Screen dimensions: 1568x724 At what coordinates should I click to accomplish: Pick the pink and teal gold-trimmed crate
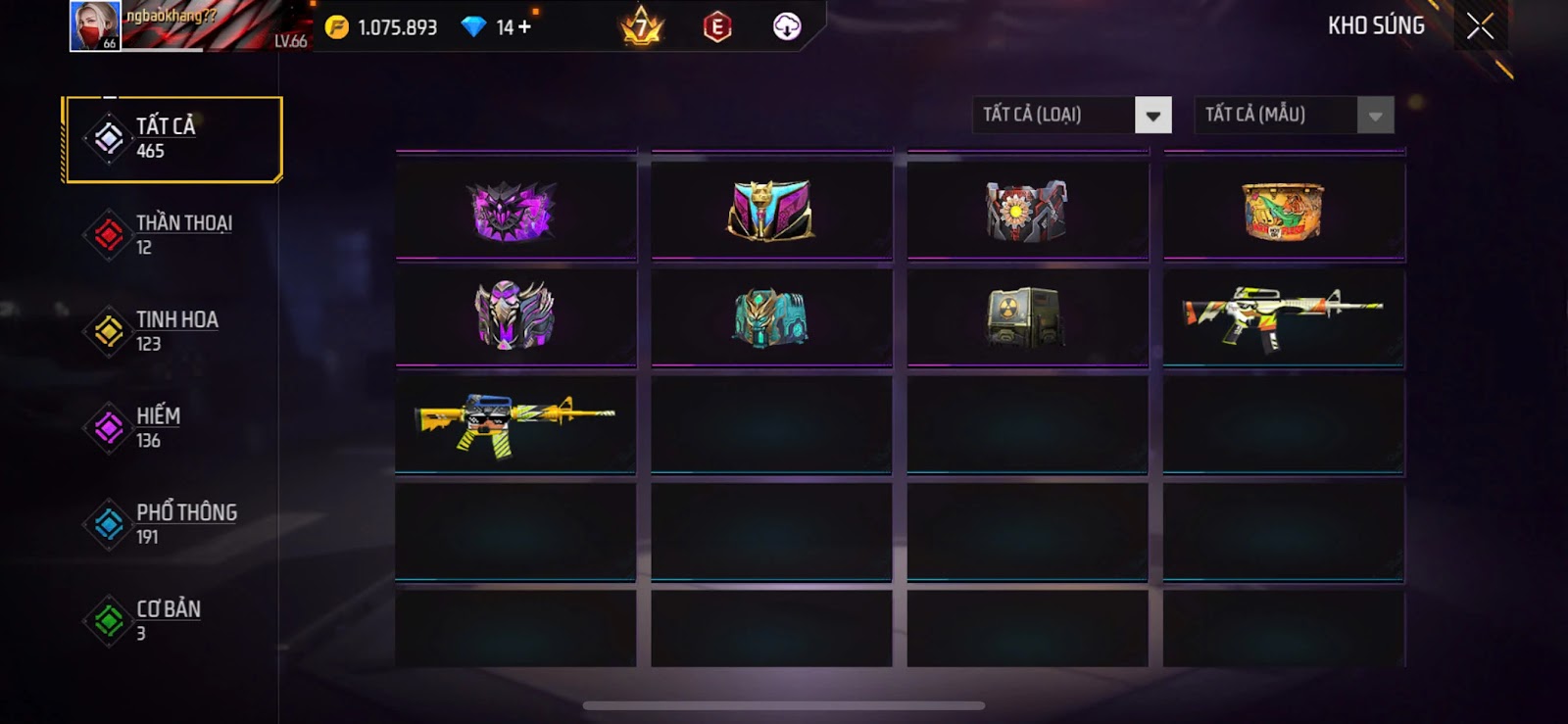[x=771, y=211]
